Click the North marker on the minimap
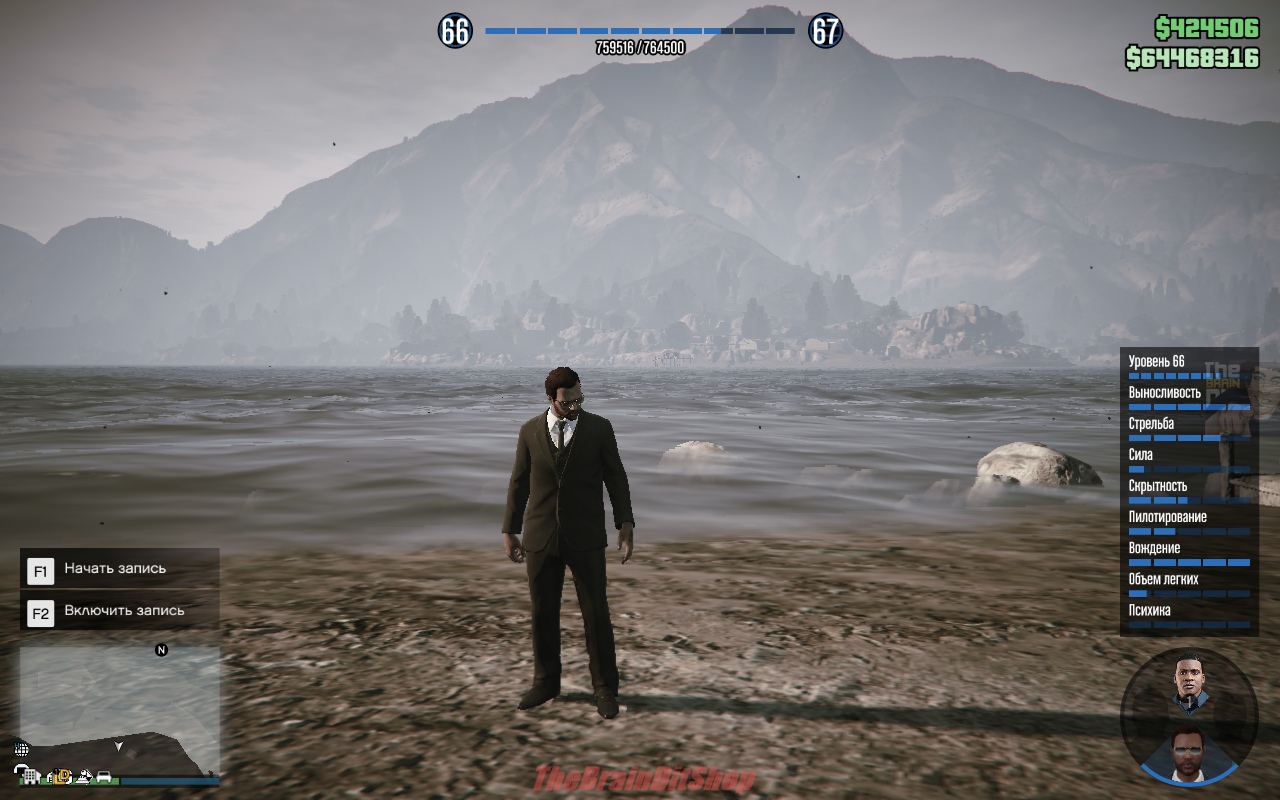This screenshot has width=1280, height=800. (x=161, y=650)
